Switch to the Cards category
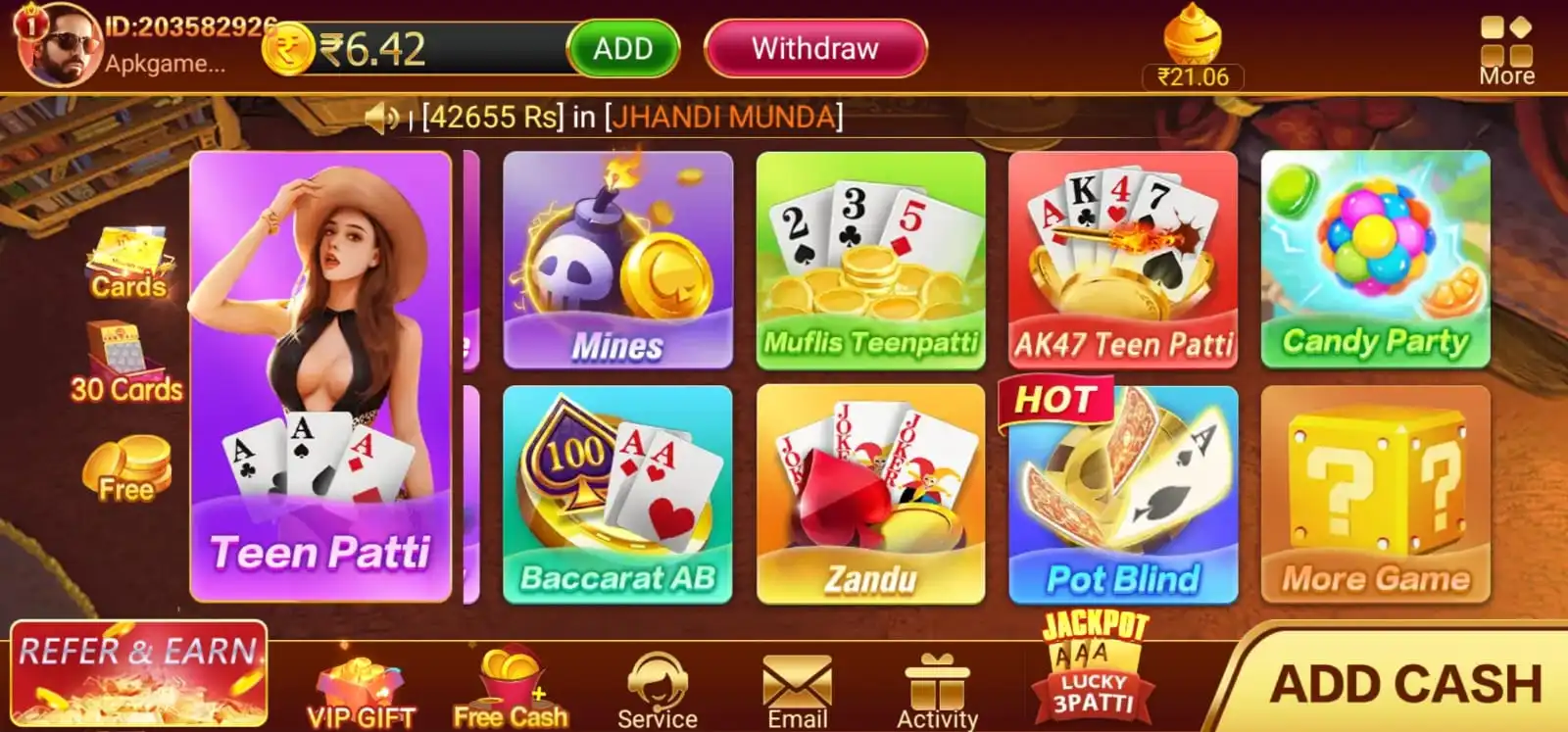 pyautogui.click(x=127, y=260)
